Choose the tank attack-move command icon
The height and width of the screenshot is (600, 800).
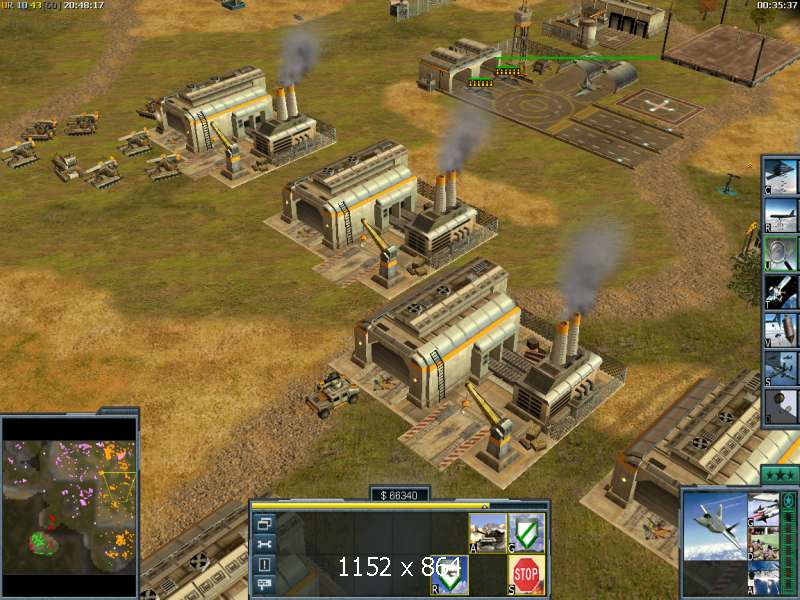tap(487, 532)
